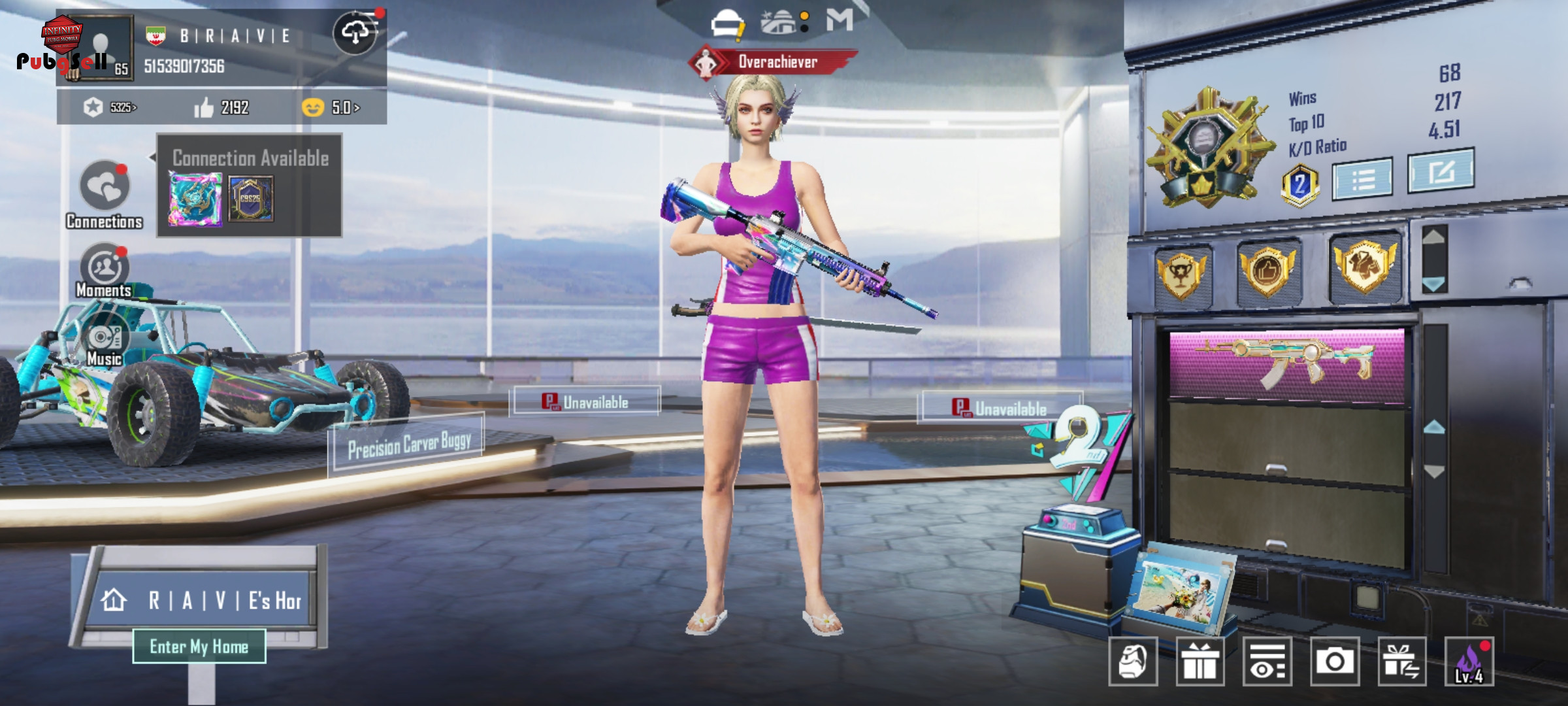
Task: Open the Overachiever title banner
Action: pos(774,62)
